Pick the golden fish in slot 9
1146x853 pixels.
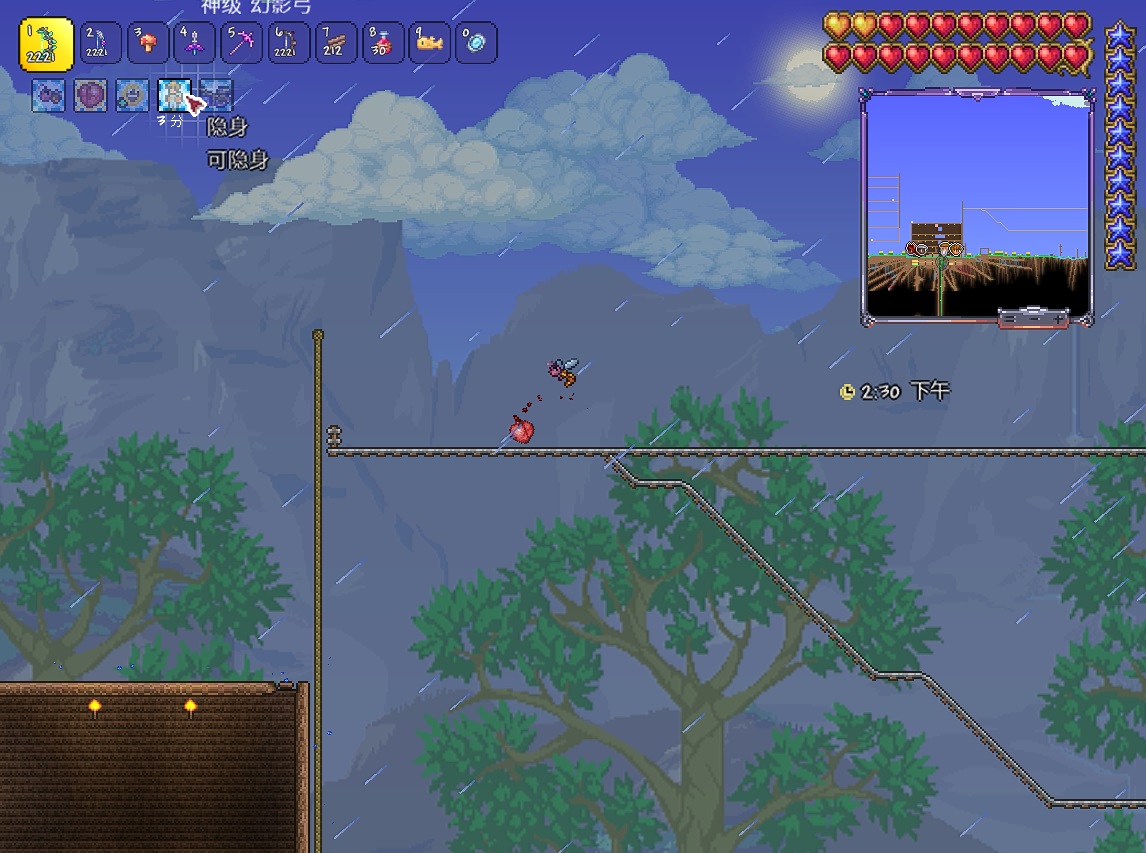pyautogui.click(x=430, y=43)
